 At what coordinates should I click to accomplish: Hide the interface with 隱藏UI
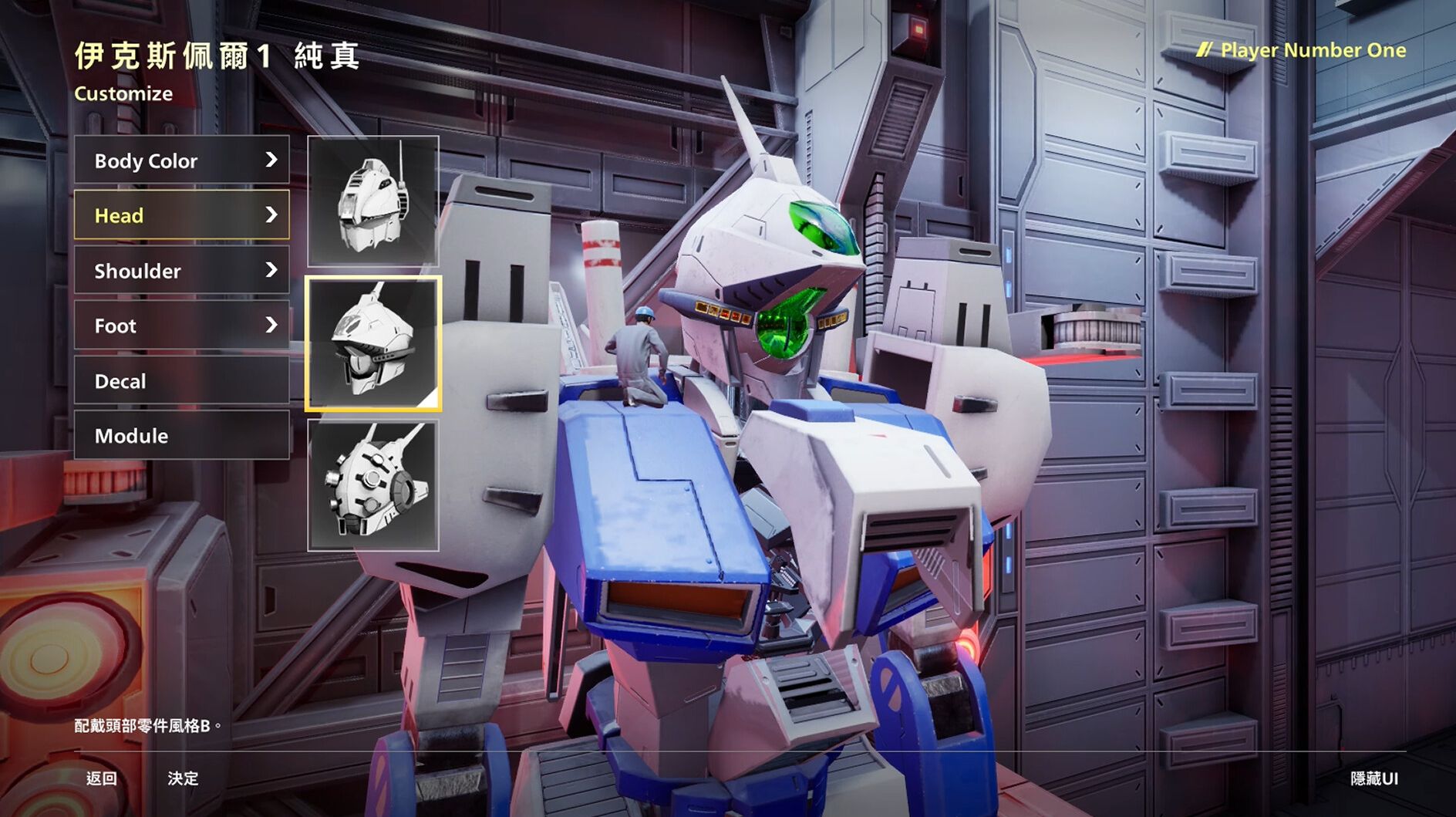[x=1373, y=778]
